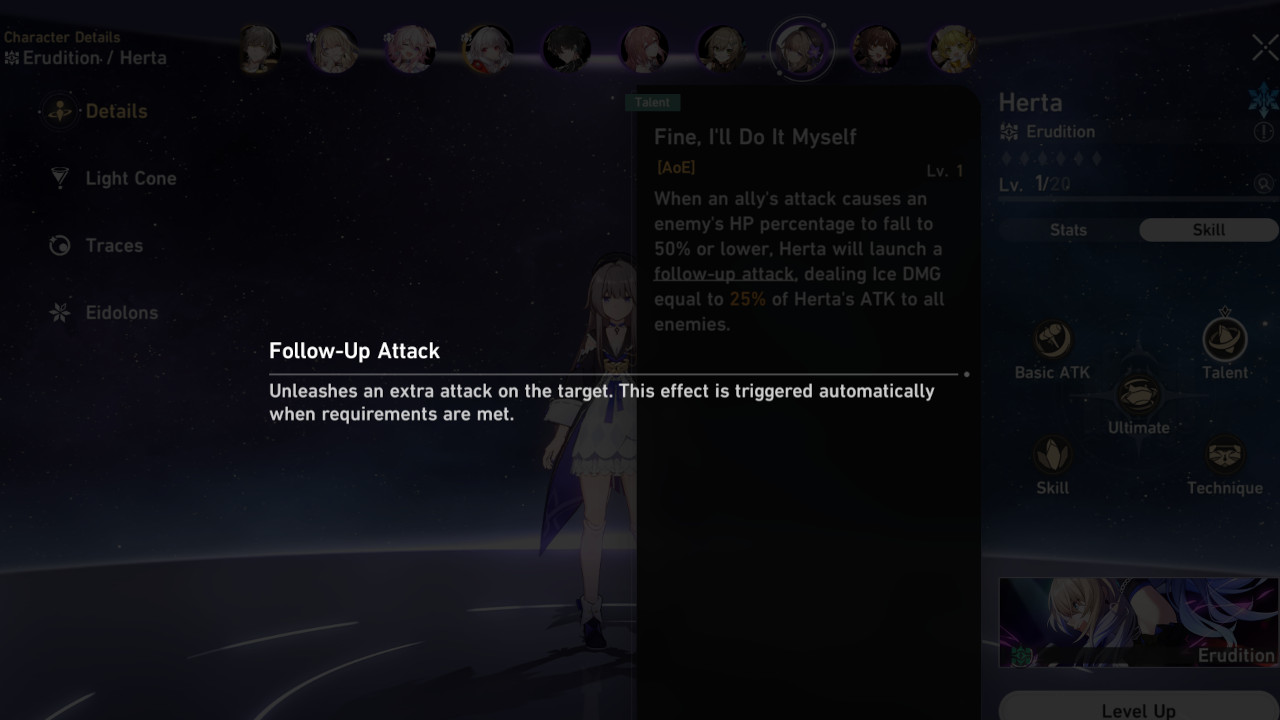Switch to the Stats tab
Screen dimensions: 1280x720
(x=1068, y=230)
